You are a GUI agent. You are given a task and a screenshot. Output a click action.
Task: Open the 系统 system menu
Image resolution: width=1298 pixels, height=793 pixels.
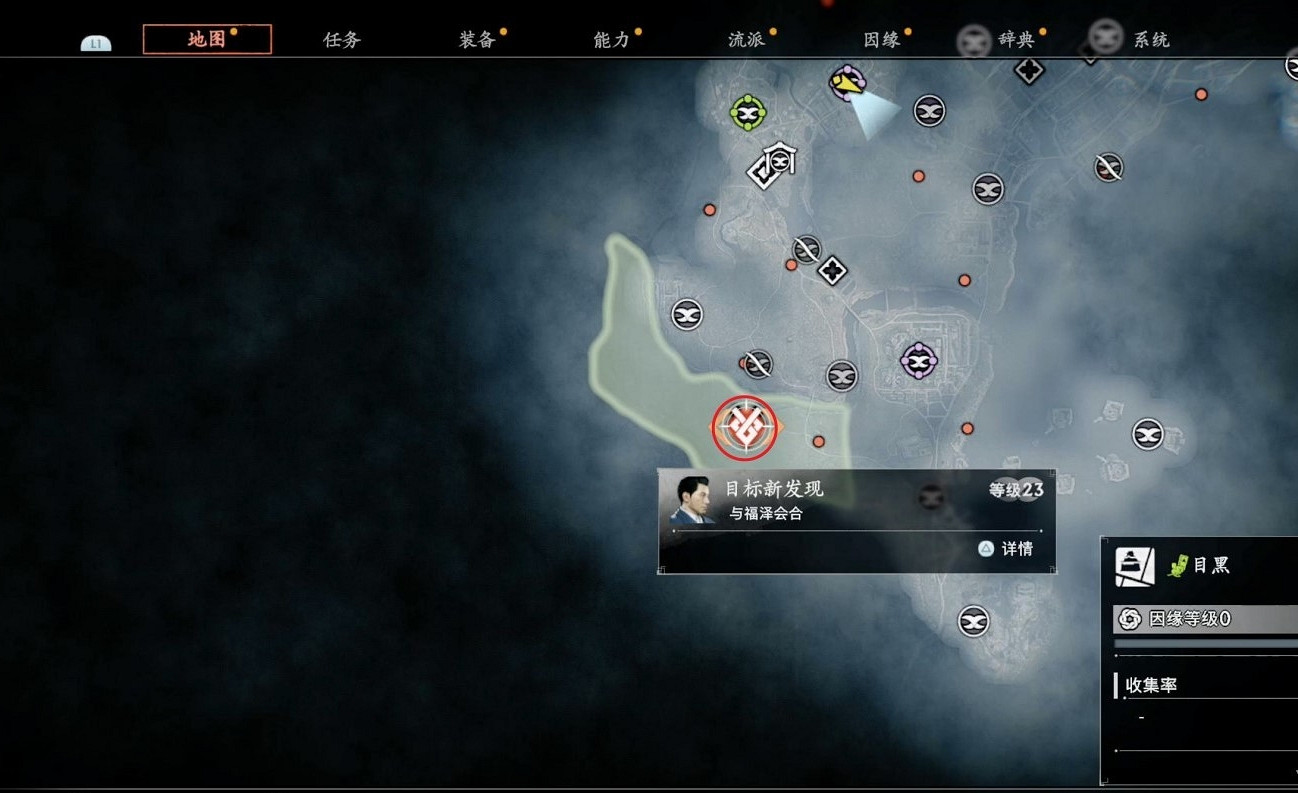coord(1151,39)
